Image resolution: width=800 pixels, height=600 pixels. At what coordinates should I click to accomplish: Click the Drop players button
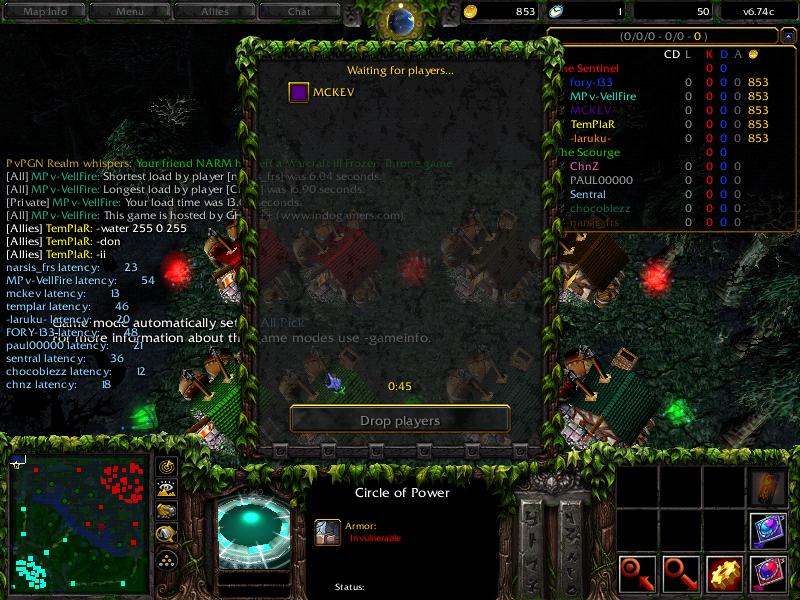click(x=400, y=420)
